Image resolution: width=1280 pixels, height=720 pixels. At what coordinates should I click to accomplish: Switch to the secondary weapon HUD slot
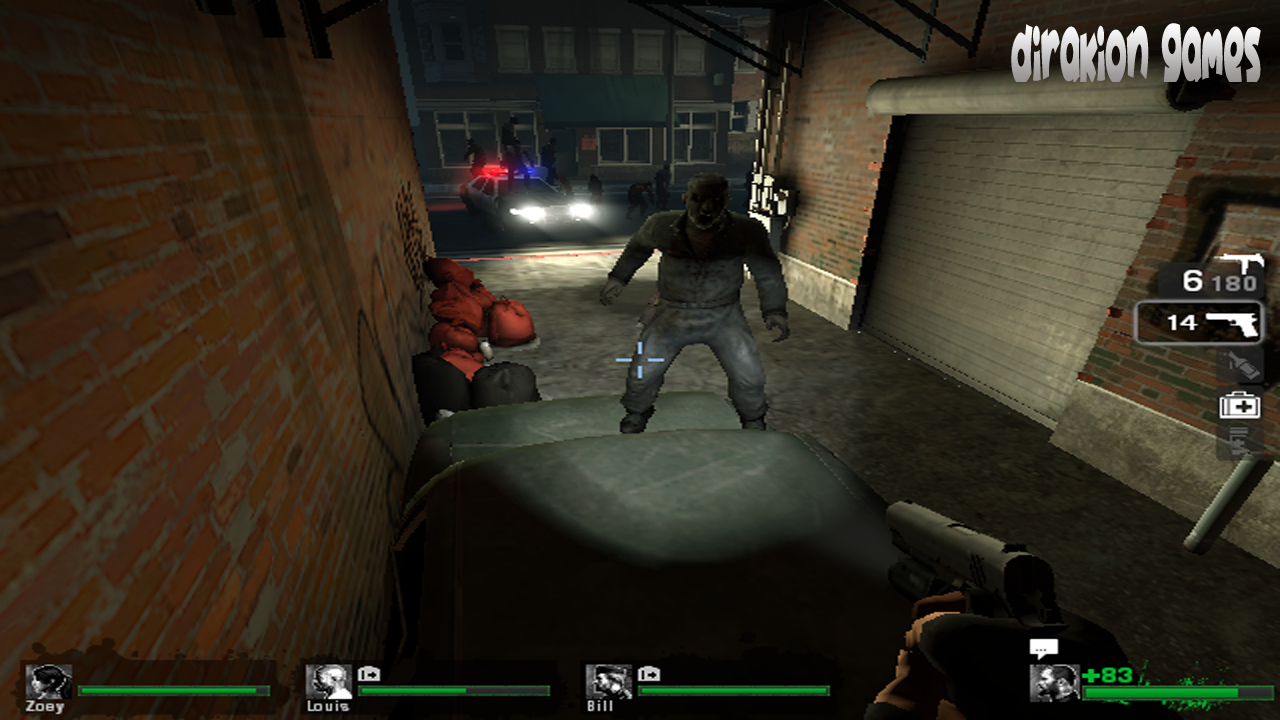(x=1199, y=322)
